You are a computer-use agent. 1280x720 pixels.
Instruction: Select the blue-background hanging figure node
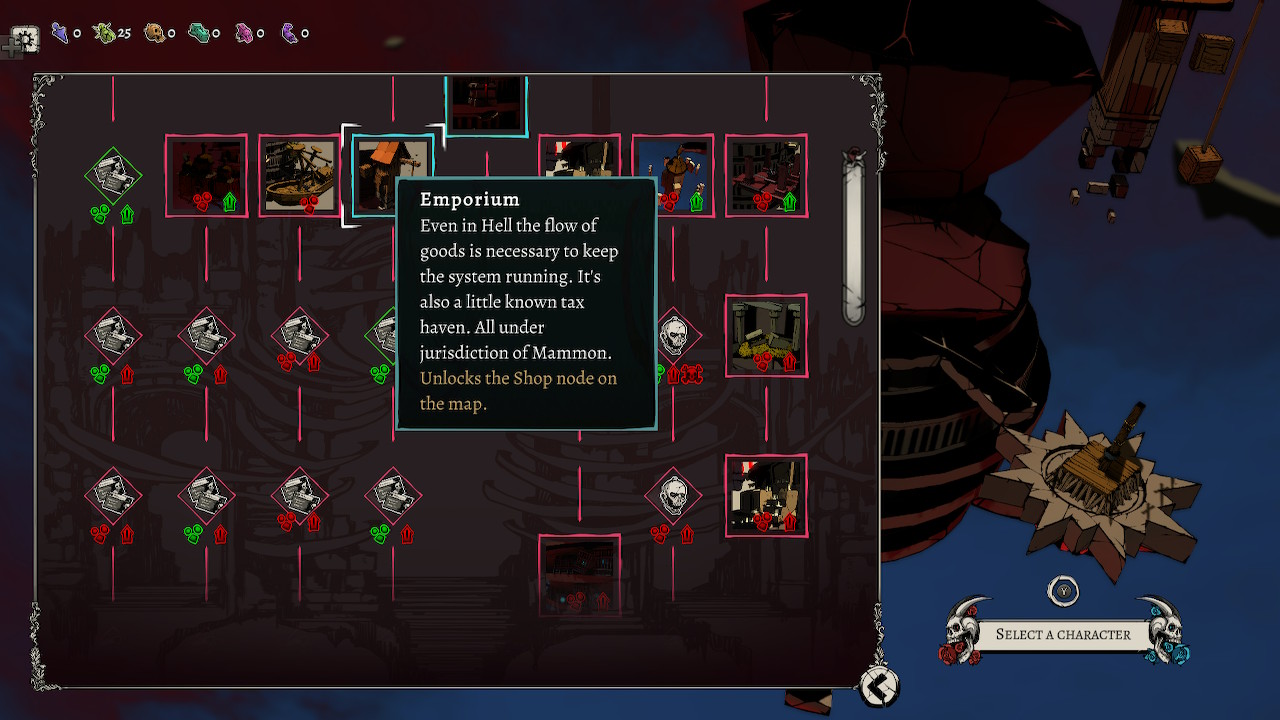tap(673, 175)
